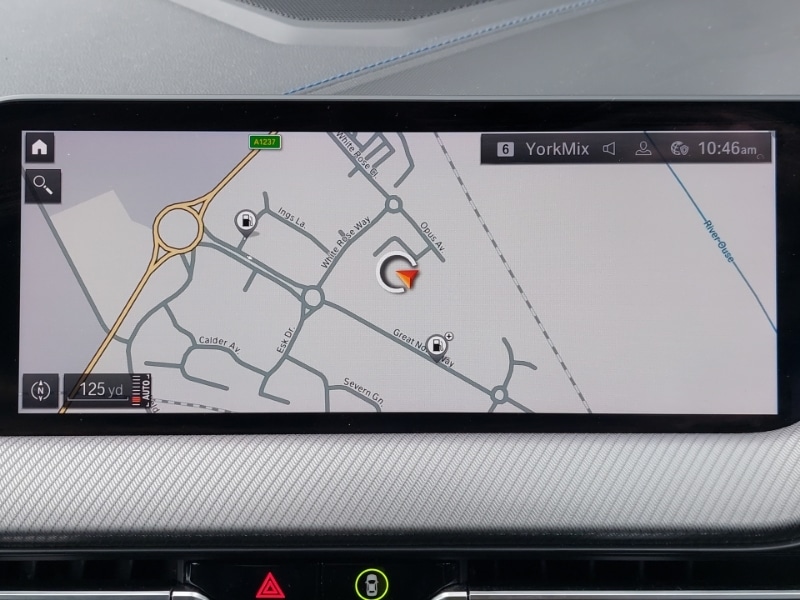Open the home menu icon
800x600 pixels.
click(40, 147)
